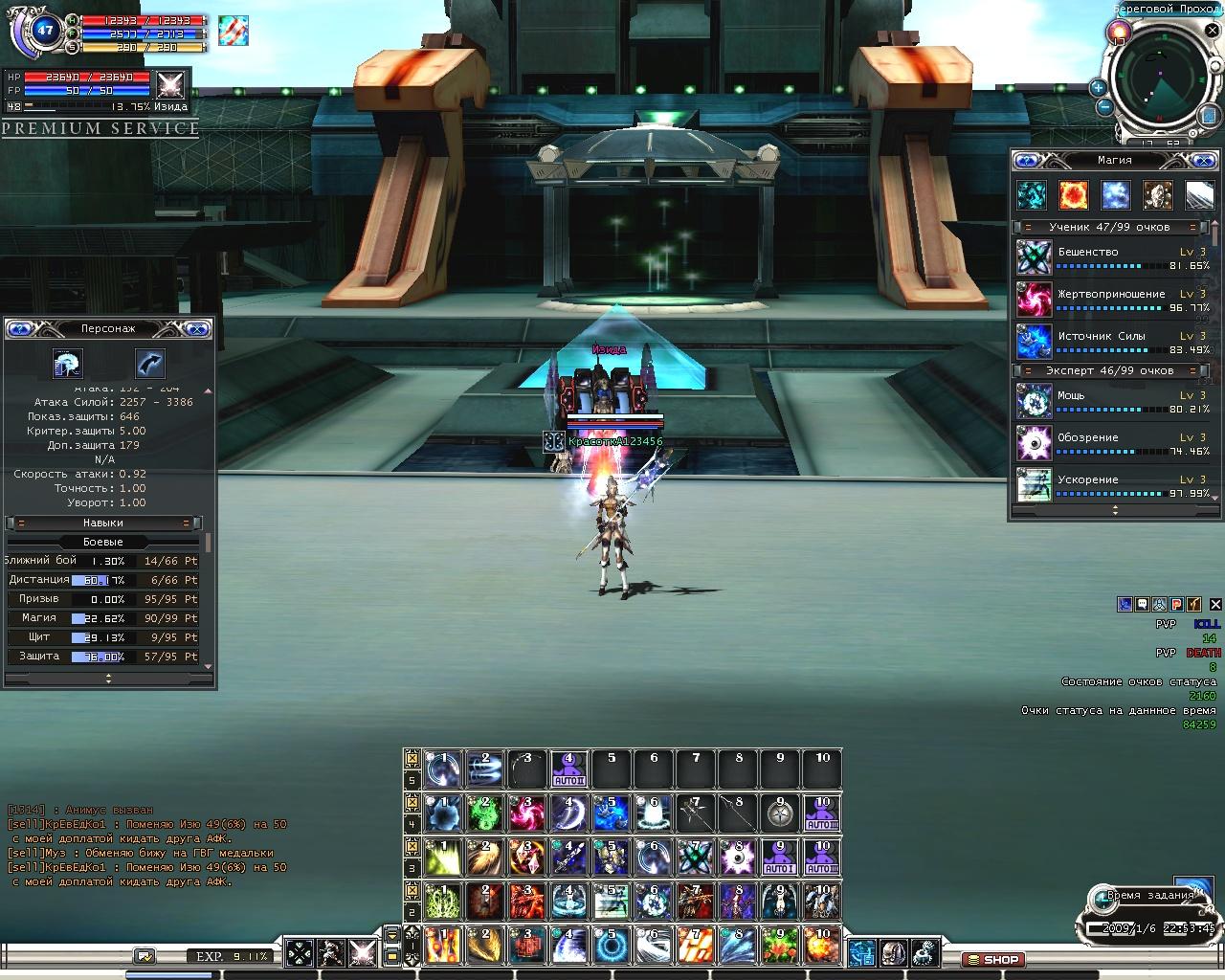Choose the Источник Силы skill
The height and width of the screenshot is (980, 1225).
pos(1034,342)
